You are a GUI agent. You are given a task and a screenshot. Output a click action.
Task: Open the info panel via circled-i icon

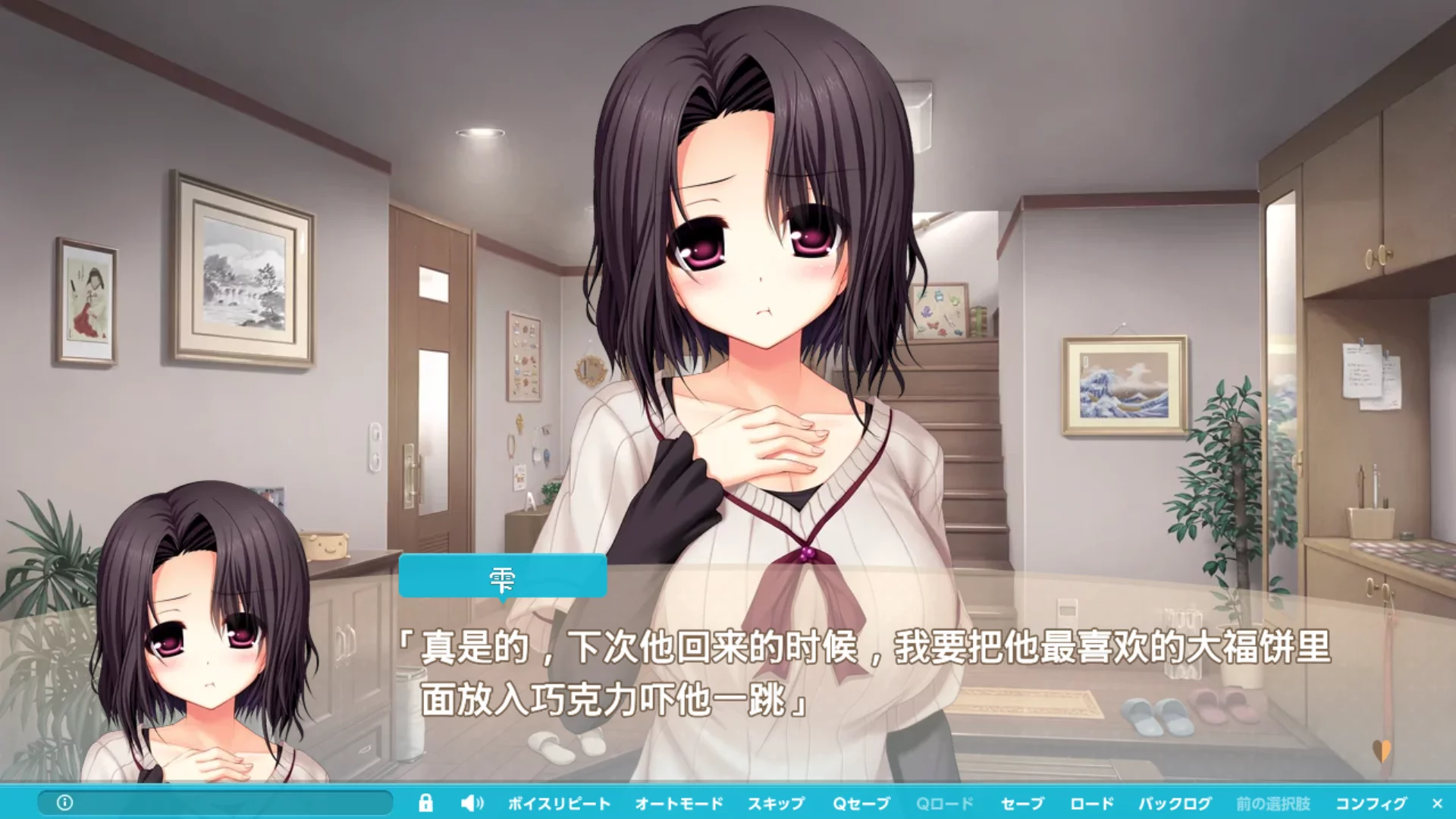pyautogui.click(x=64, y=803)
